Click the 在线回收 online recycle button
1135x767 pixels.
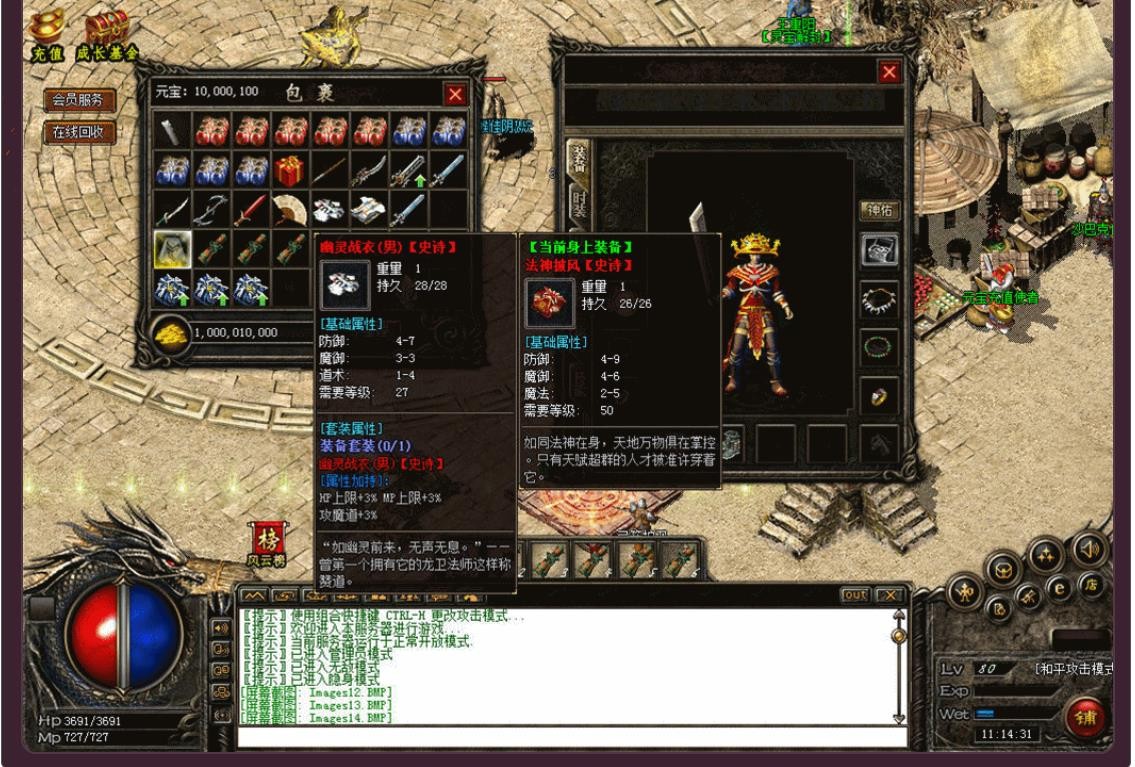(x=79, y=132)
